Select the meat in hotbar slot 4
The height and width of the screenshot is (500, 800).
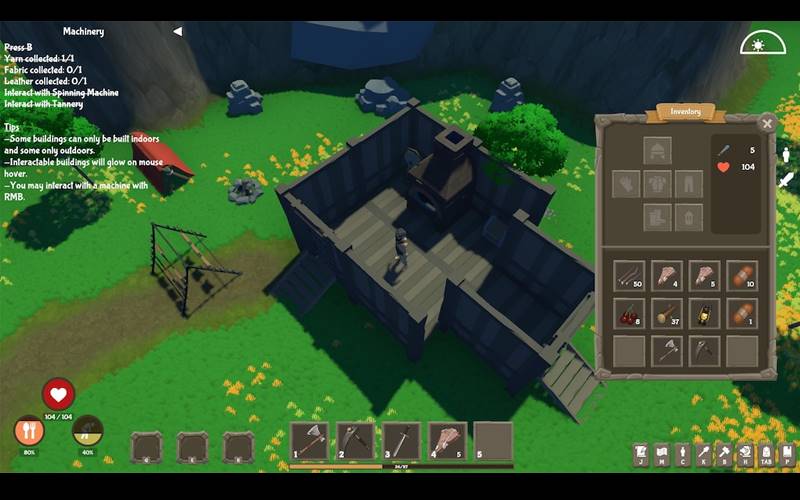(x=447, y=441)
